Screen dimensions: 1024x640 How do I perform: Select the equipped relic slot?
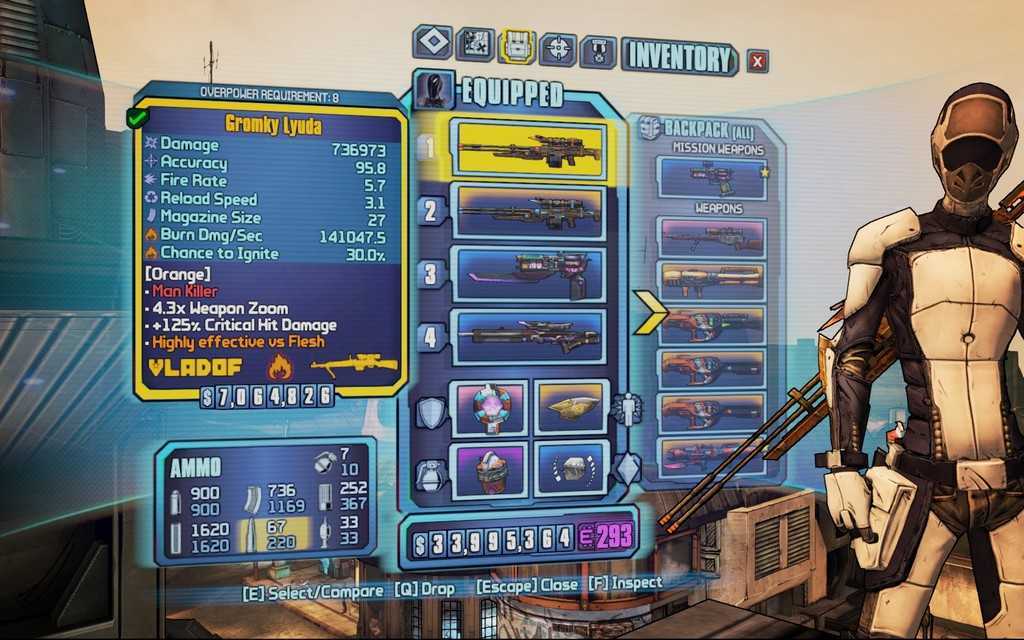(571, 469)
